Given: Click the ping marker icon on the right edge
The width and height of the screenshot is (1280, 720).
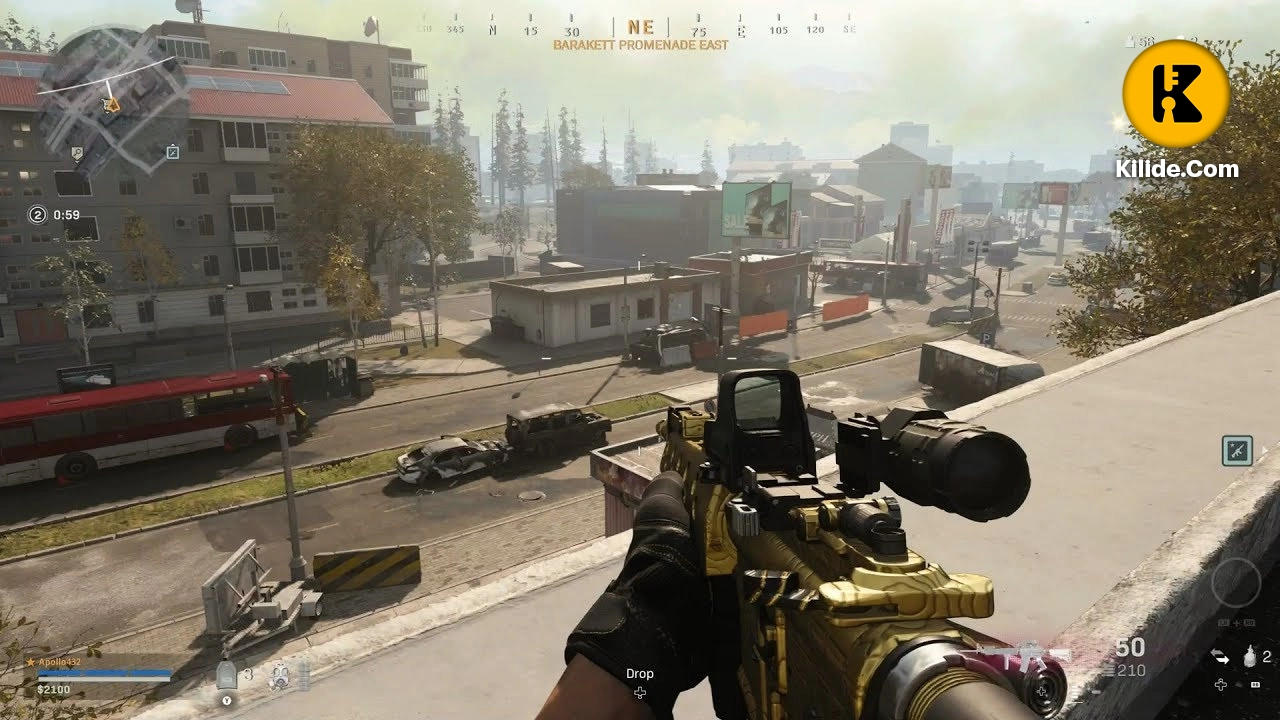Looking at the screenshot, I should click(x=1237, y=450).
